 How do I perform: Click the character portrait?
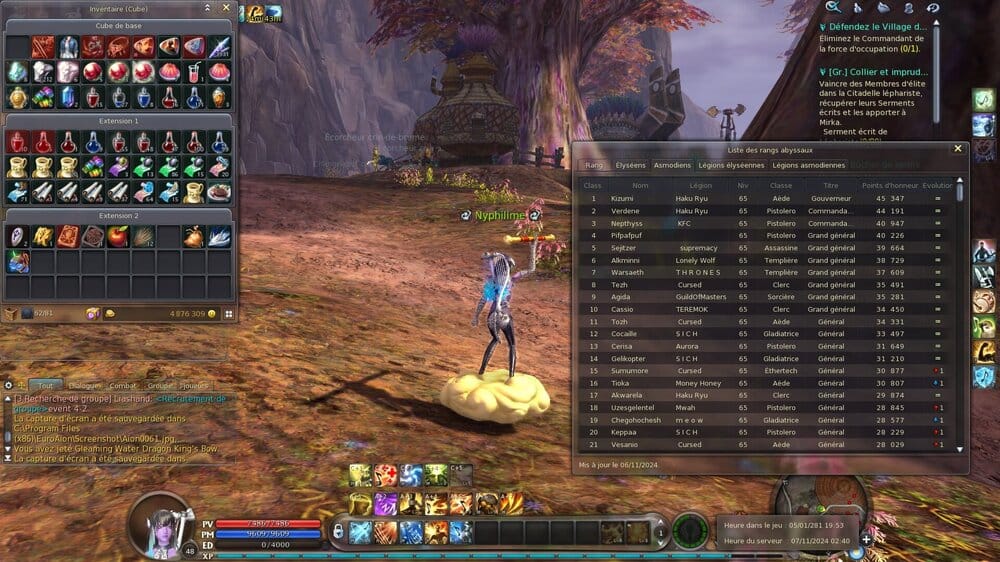(x=159, y=524)
